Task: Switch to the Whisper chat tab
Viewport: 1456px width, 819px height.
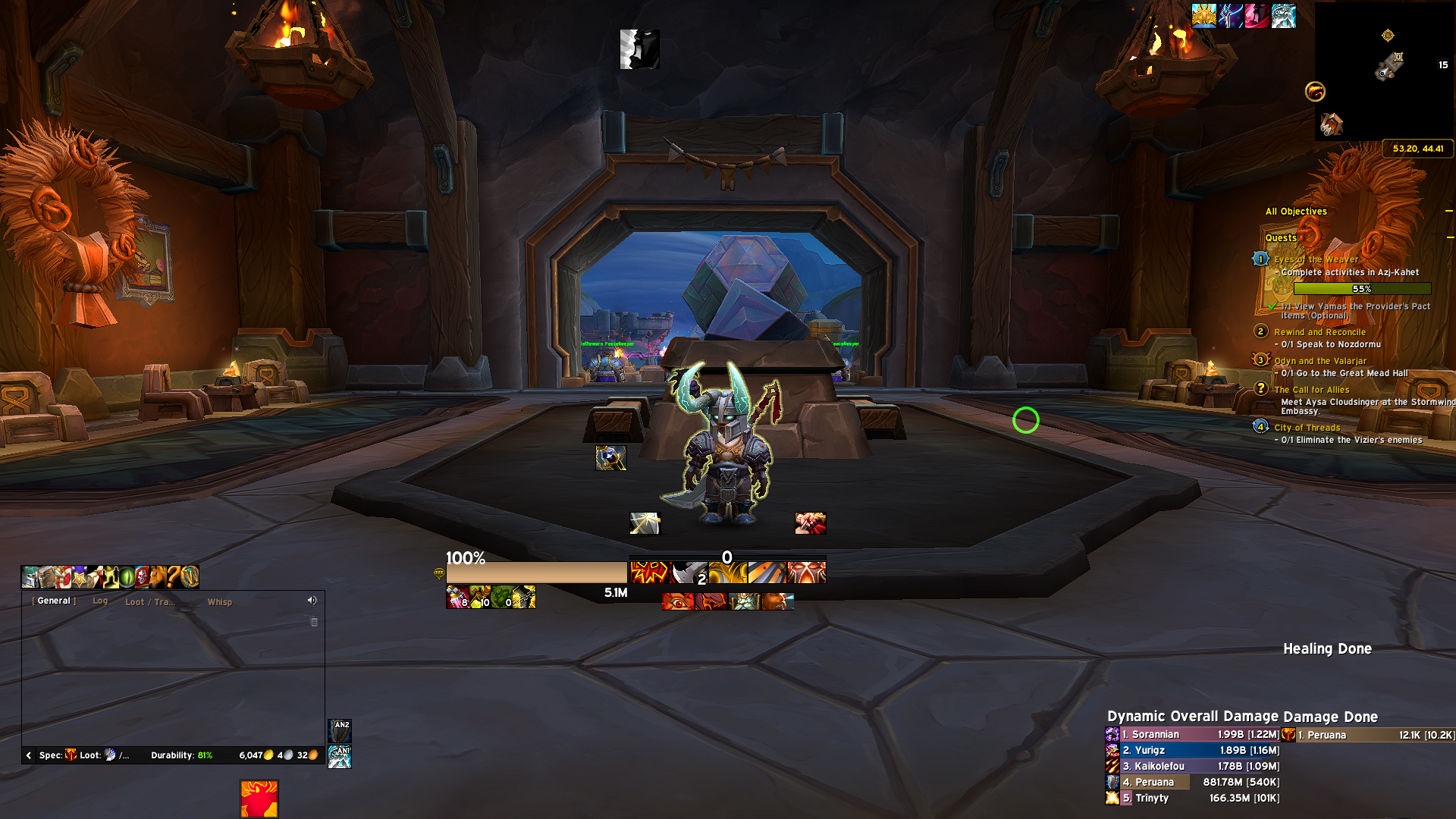Action: [x=220, y=602]
